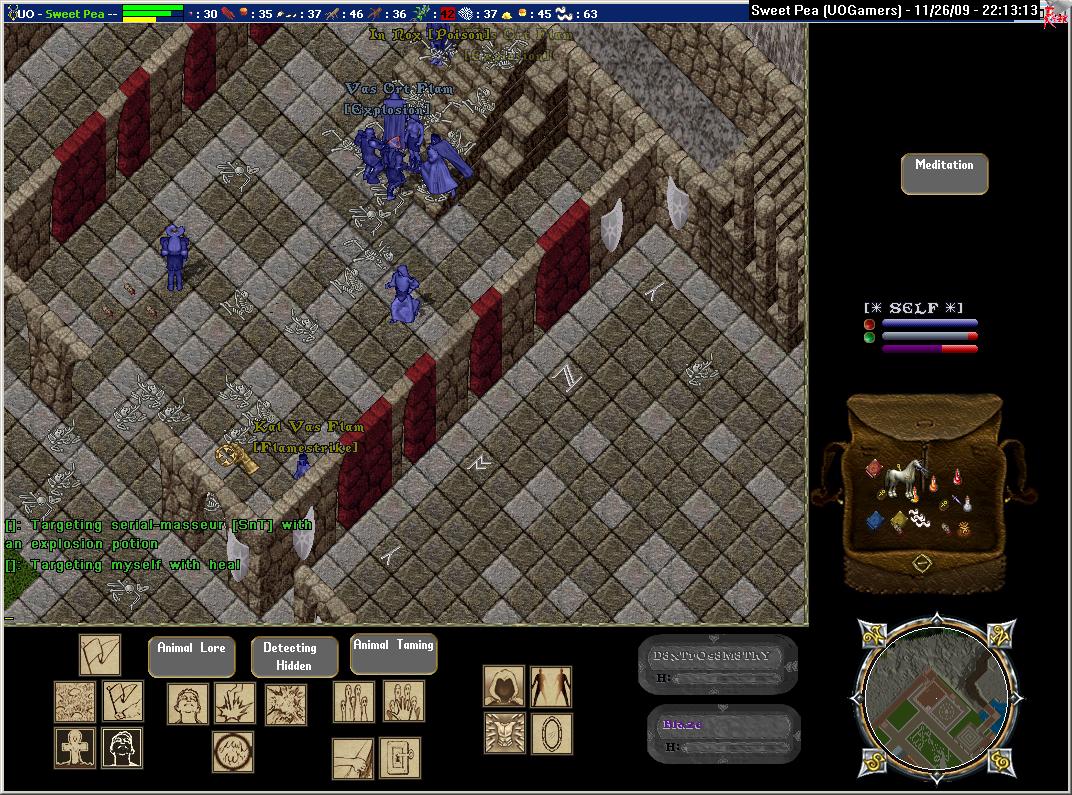Cast the ankh gravestone spell icon

(x=75, y=748)
